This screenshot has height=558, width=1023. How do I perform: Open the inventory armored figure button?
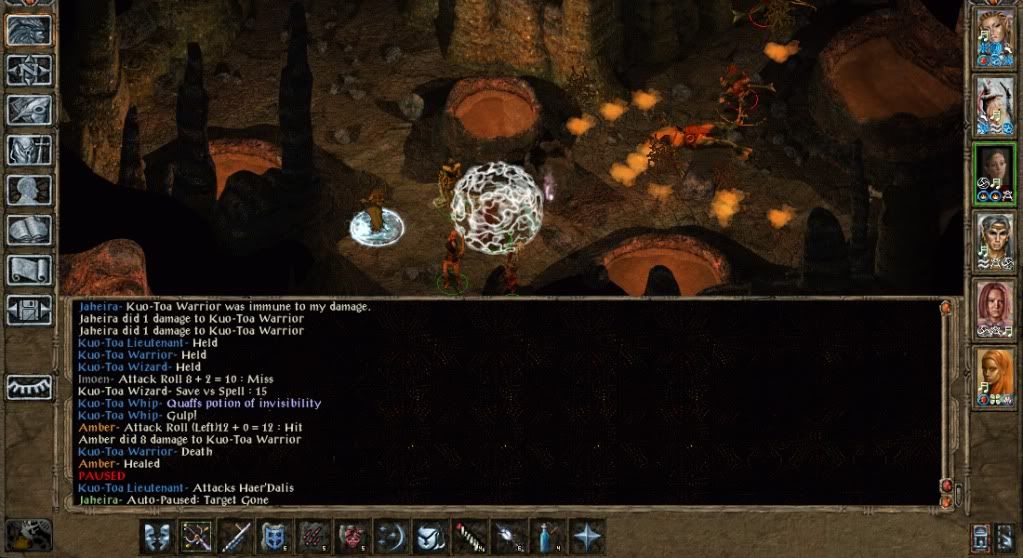click(x=29, y=150)
